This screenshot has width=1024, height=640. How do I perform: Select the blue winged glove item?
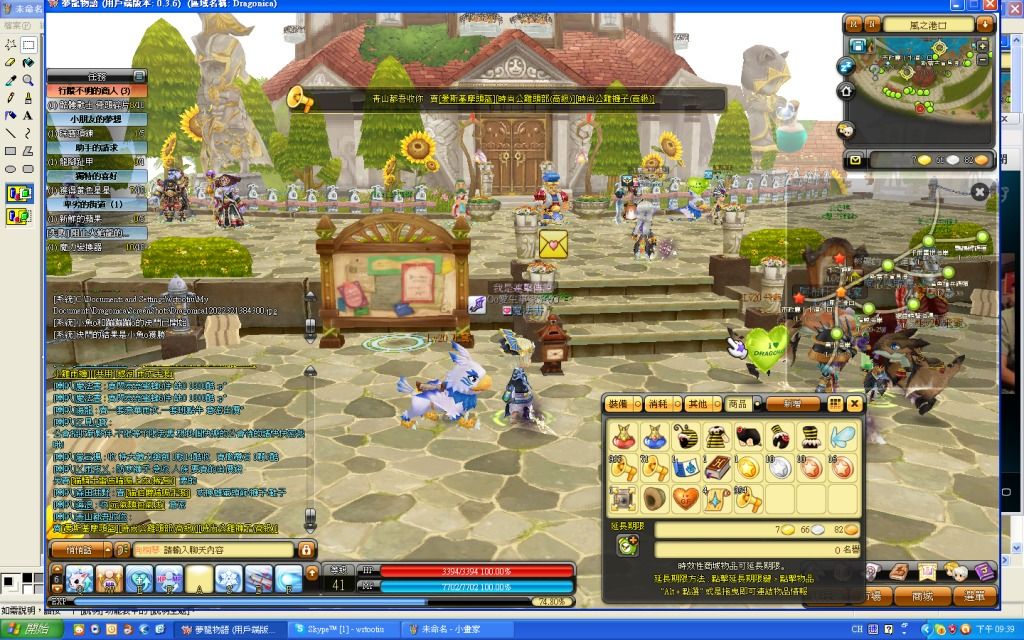(x=841, y=436)
